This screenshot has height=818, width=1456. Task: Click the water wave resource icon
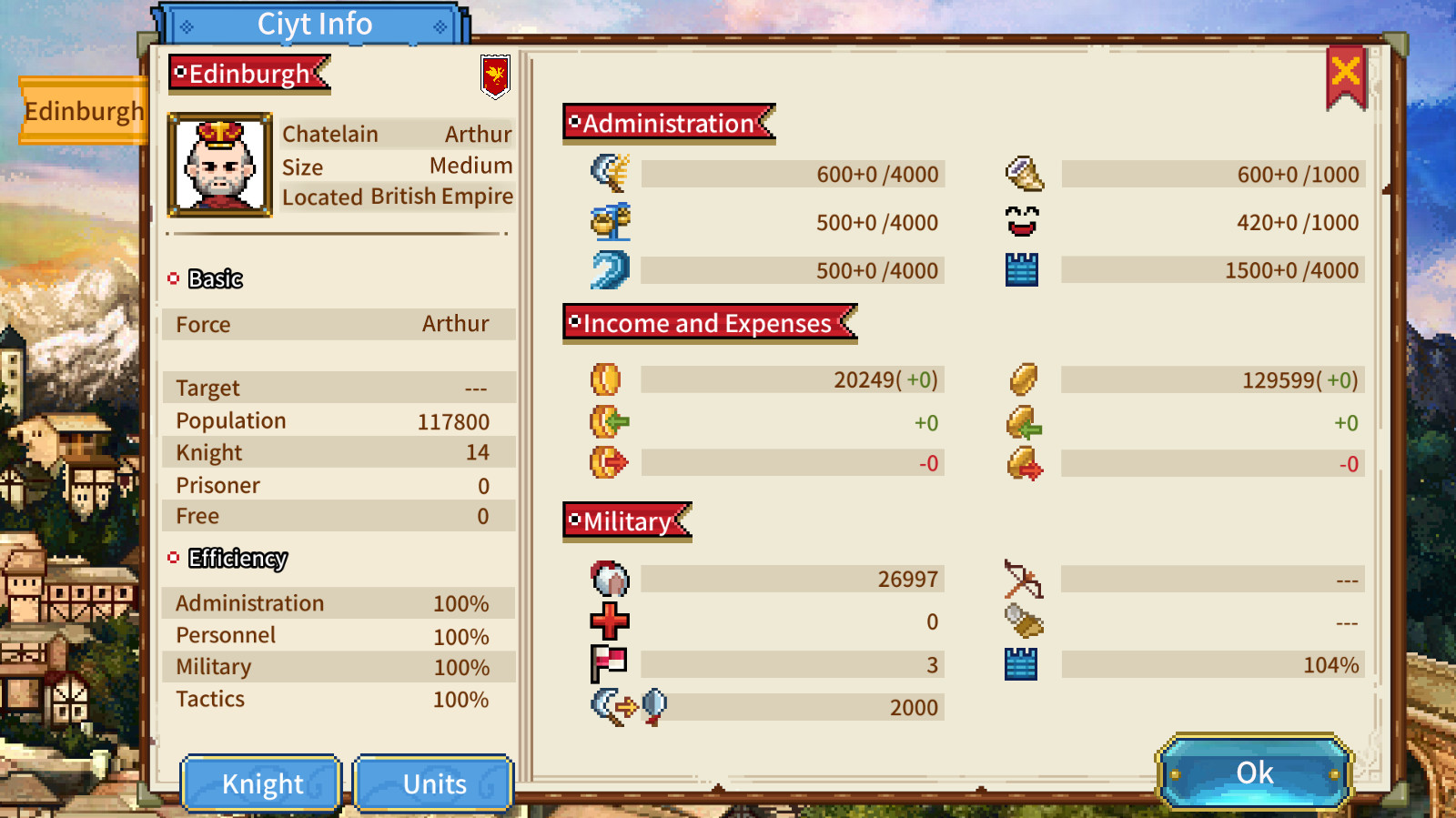[608, 269]
